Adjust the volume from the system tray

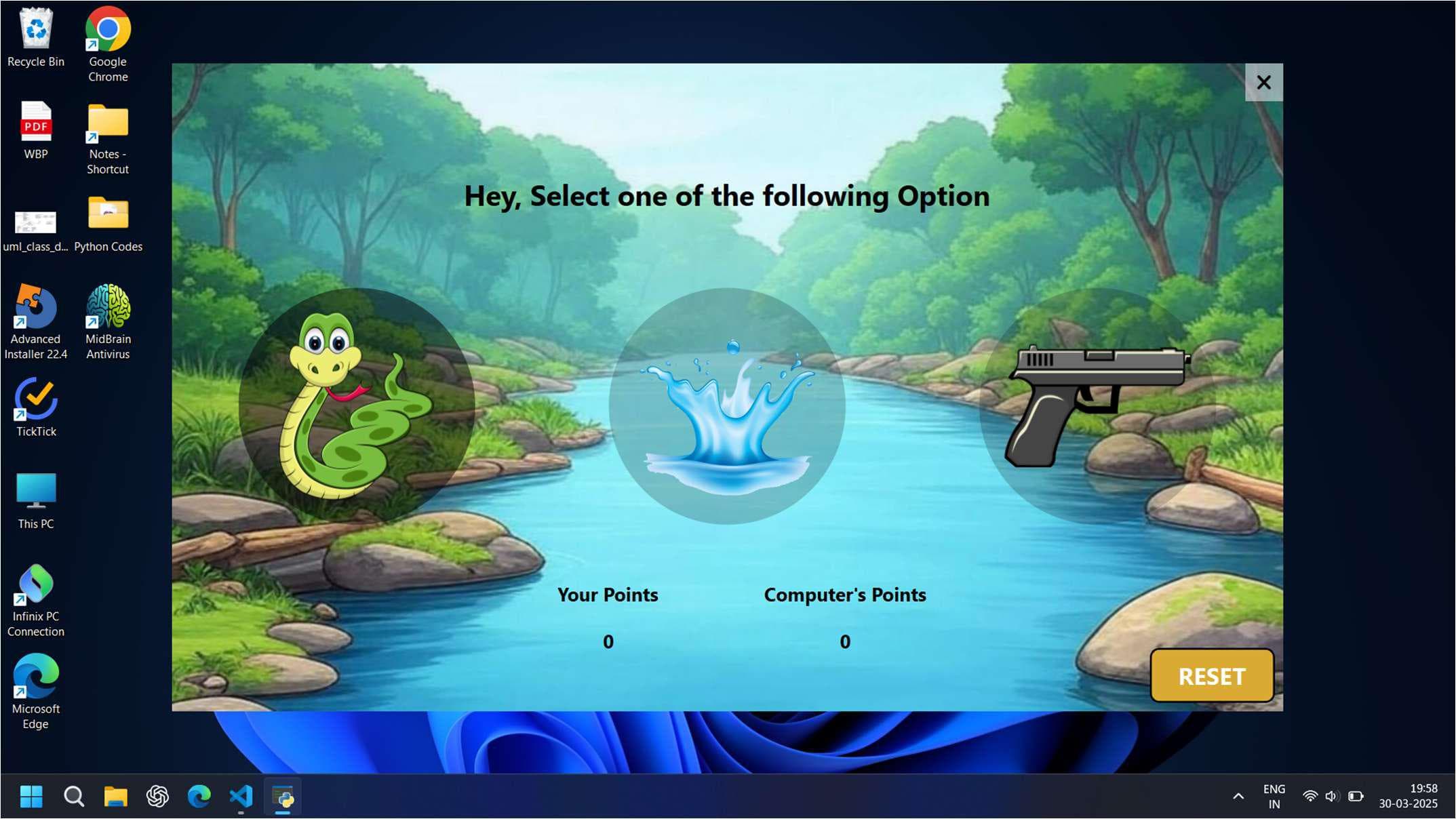[x=1332, y=797]
